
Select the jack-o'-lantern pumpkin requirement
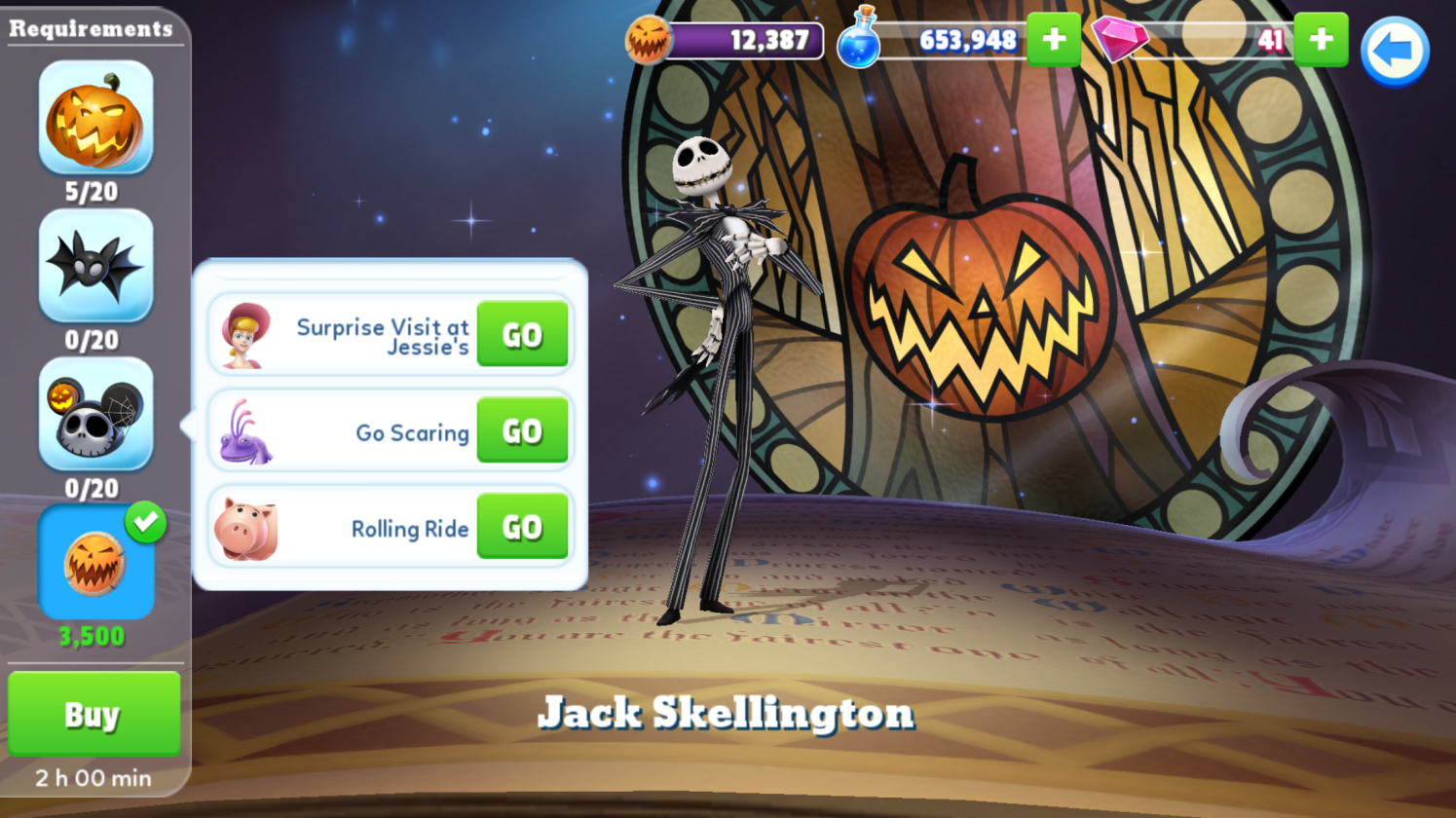click(x=95, y=118)
